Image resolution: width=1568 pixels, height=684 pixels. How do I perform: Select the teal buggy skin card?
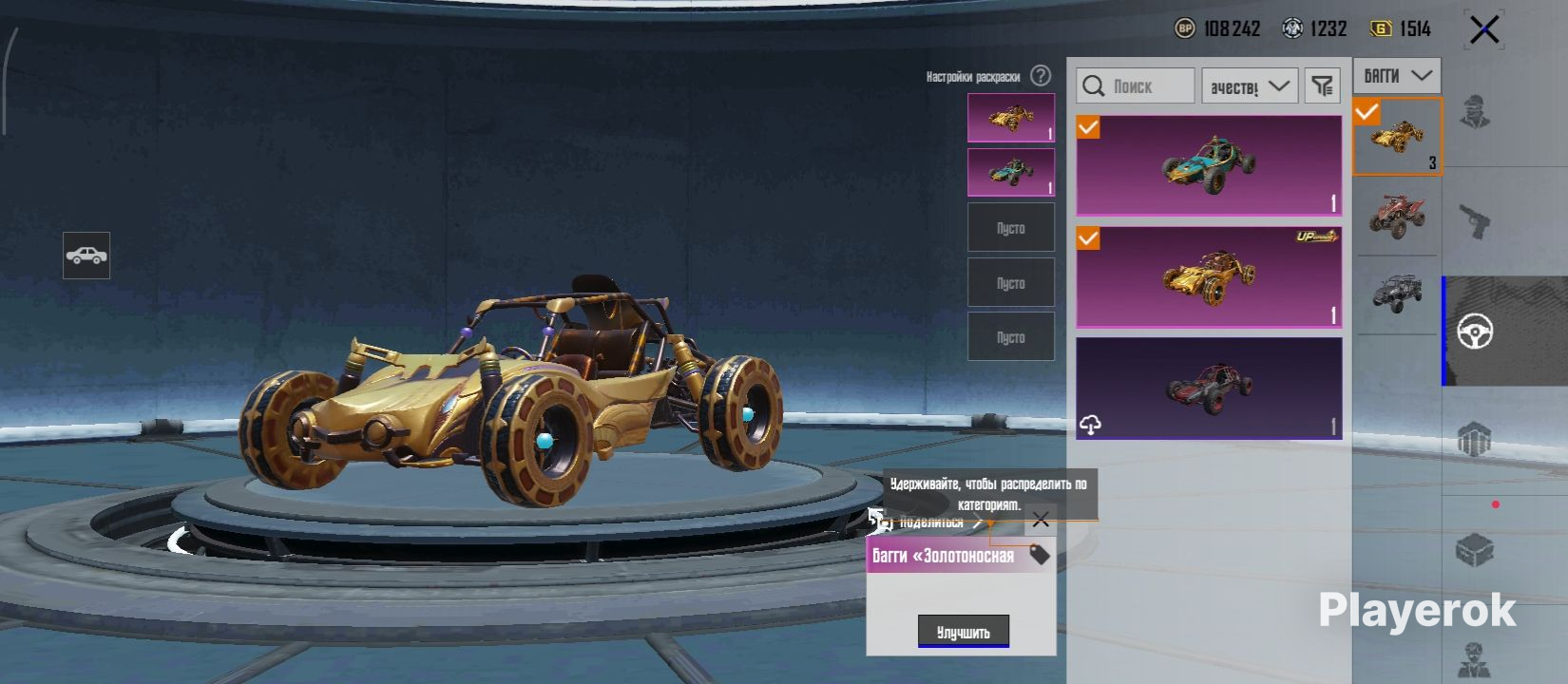click(1209, 166)
